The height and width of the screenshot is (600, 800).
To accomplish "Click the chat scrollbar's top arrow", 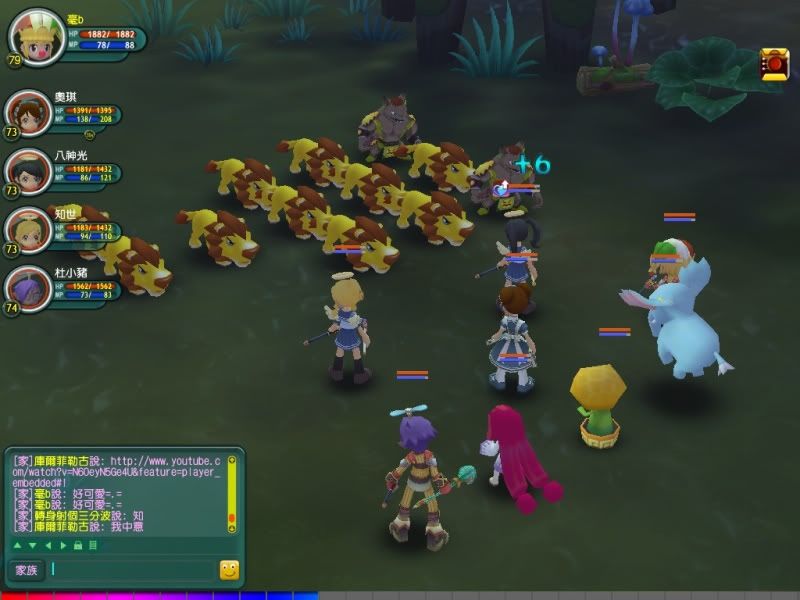I will 233,461.
